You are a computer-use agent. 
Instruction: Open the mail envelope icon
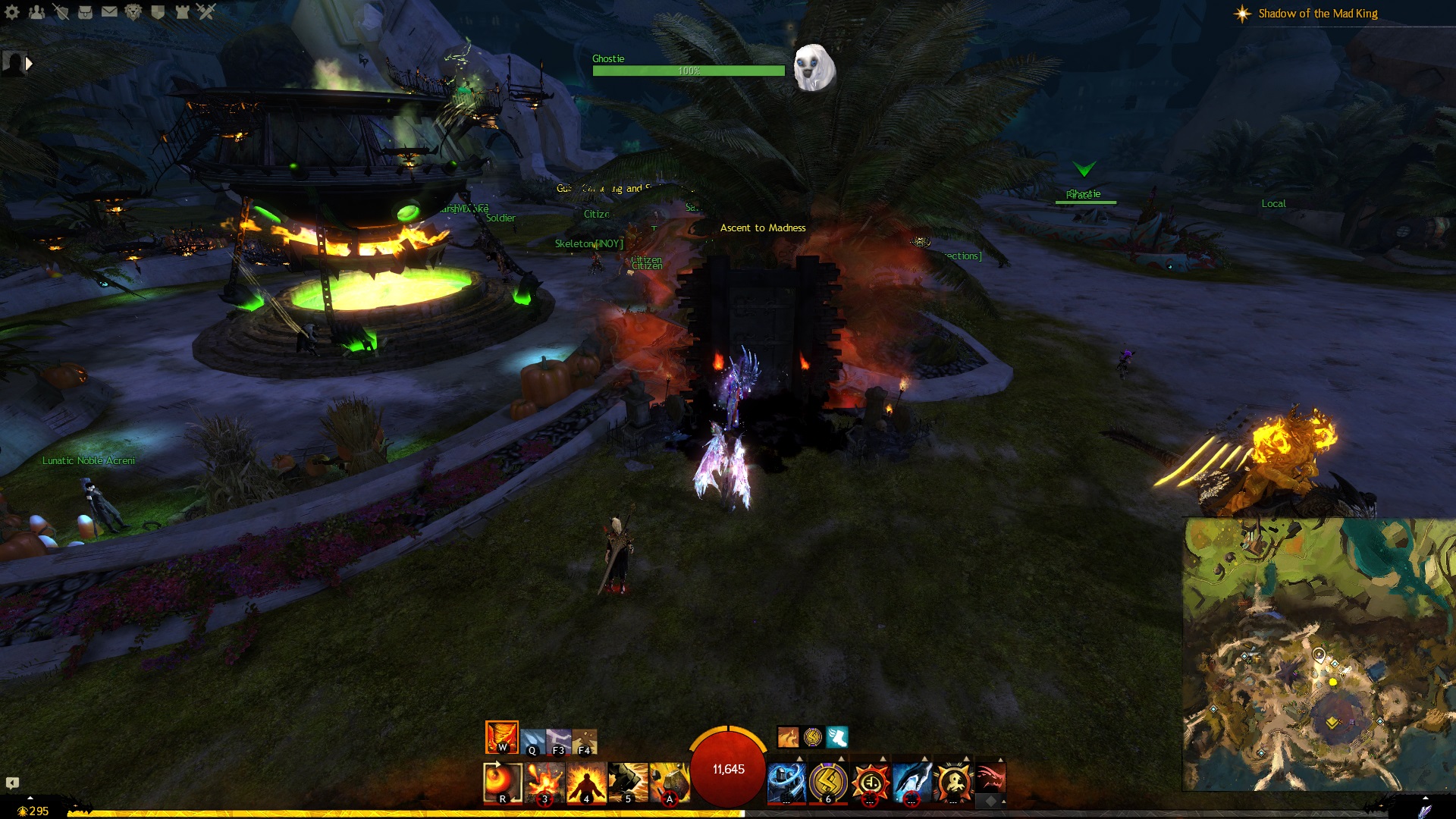pos(109,11)
